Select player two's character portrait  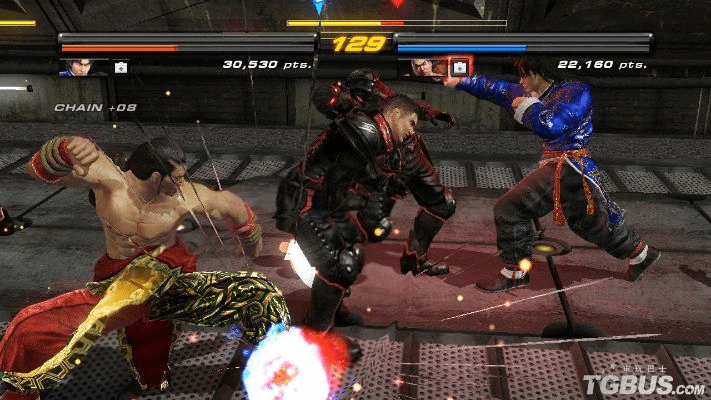coord(422,67)
